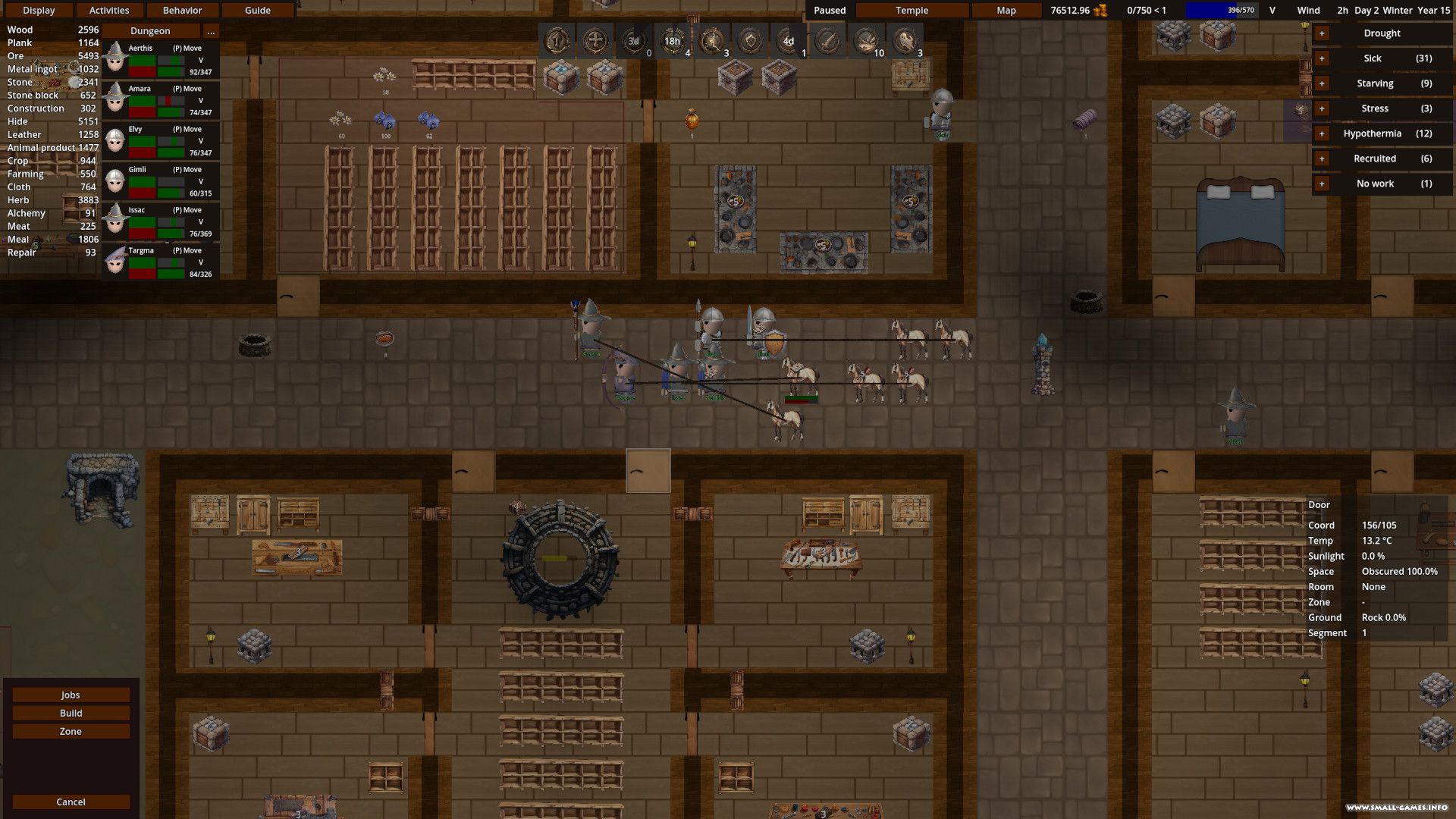The image size is (1456, 819).
Task: Expand the Starving alert entry
Action: [x=1322, y=83]
